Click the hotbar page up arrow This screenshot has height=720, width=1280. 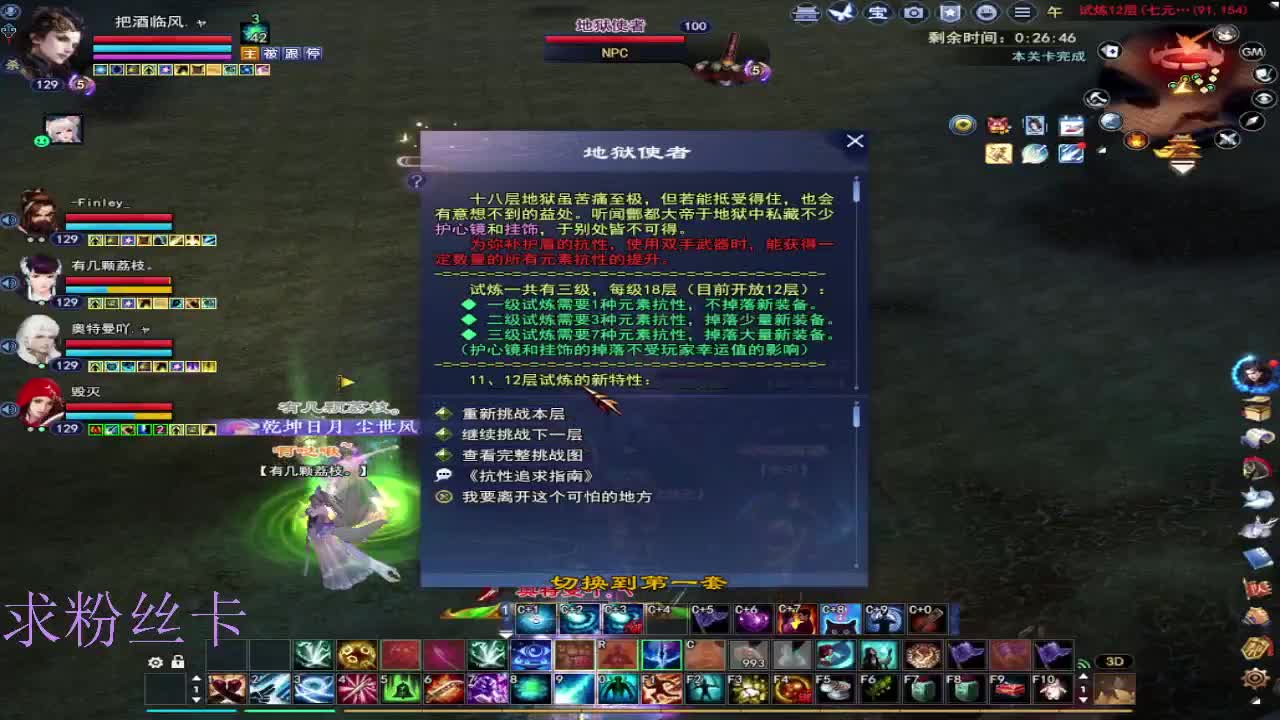coord(196,678)
